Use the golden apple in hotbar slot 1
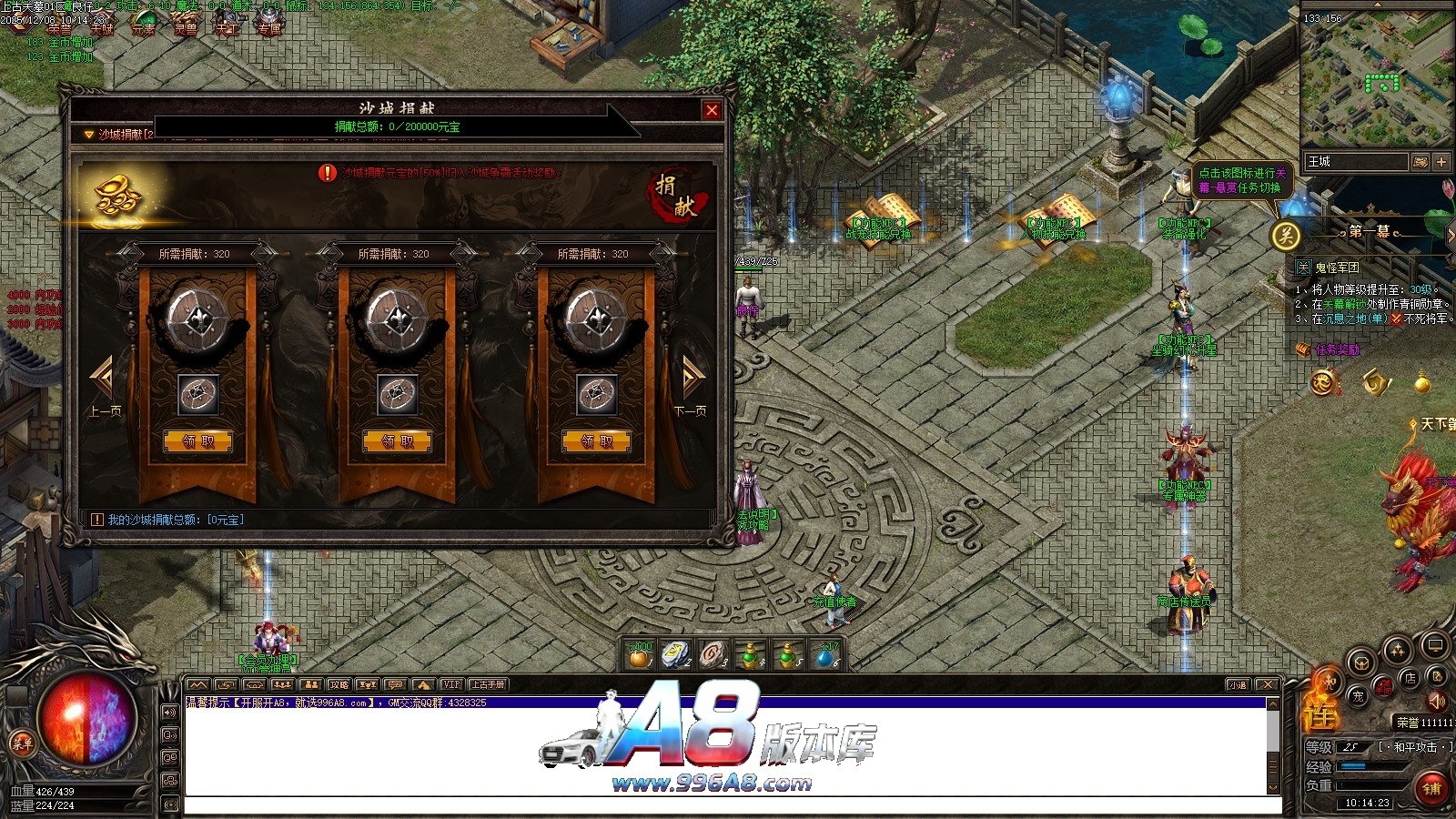This screenshot has height=819, width=1456. (641, 655)
